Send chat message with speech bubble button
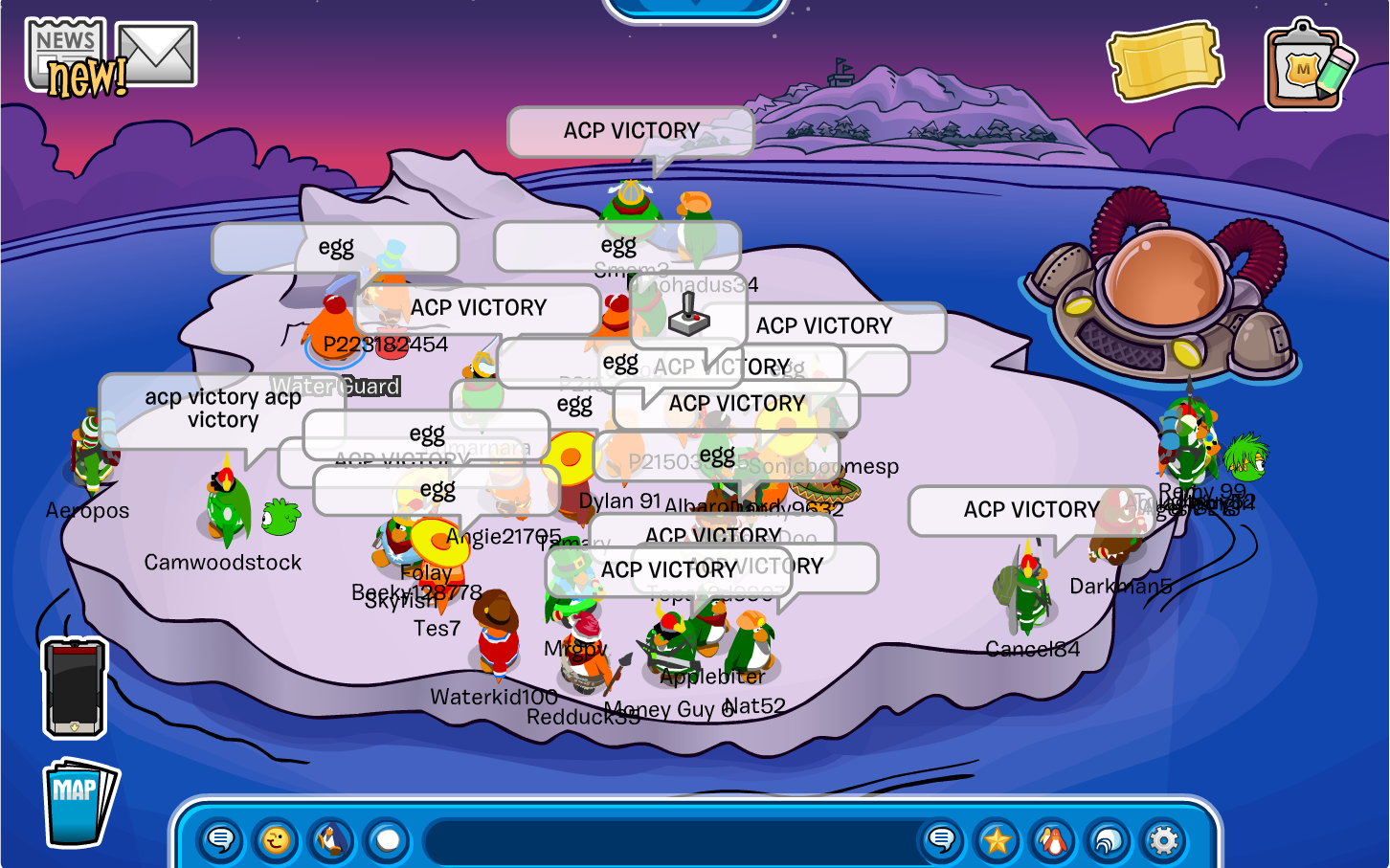1390x868 pixels. (942, 840)
